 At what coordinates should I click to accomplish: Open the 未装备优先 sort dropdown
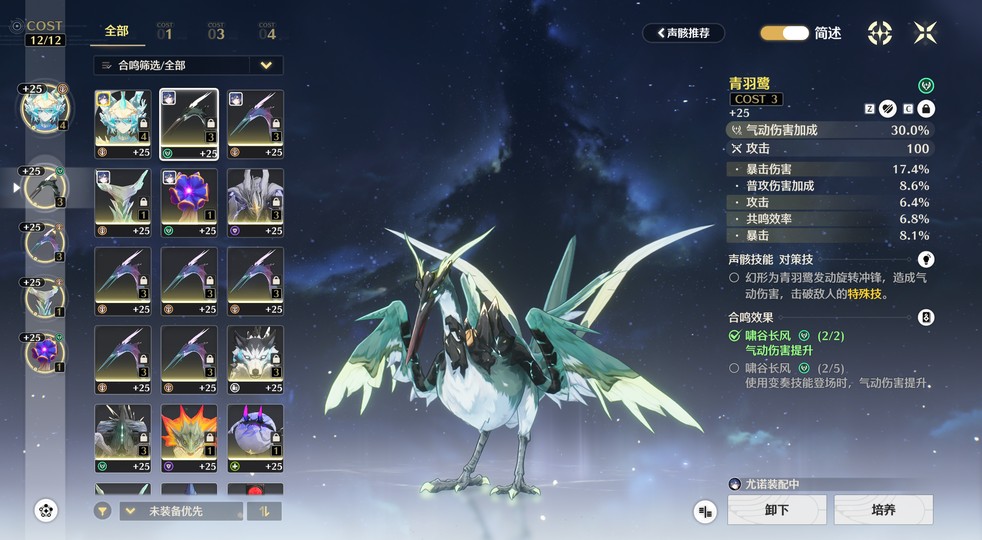tap(181, 511)
